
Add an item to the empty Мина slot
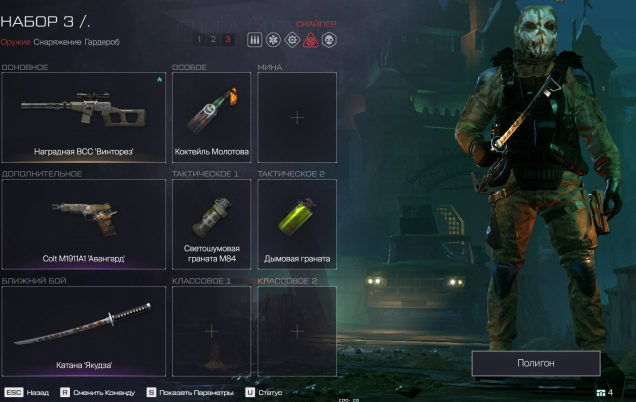297,118
